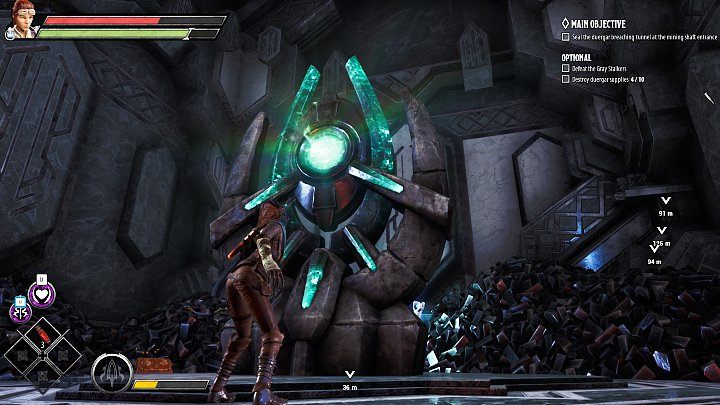Click the 94 m waypoint marker
The image size is (720, 405).
pyautogui.click(x=654, y=256)
